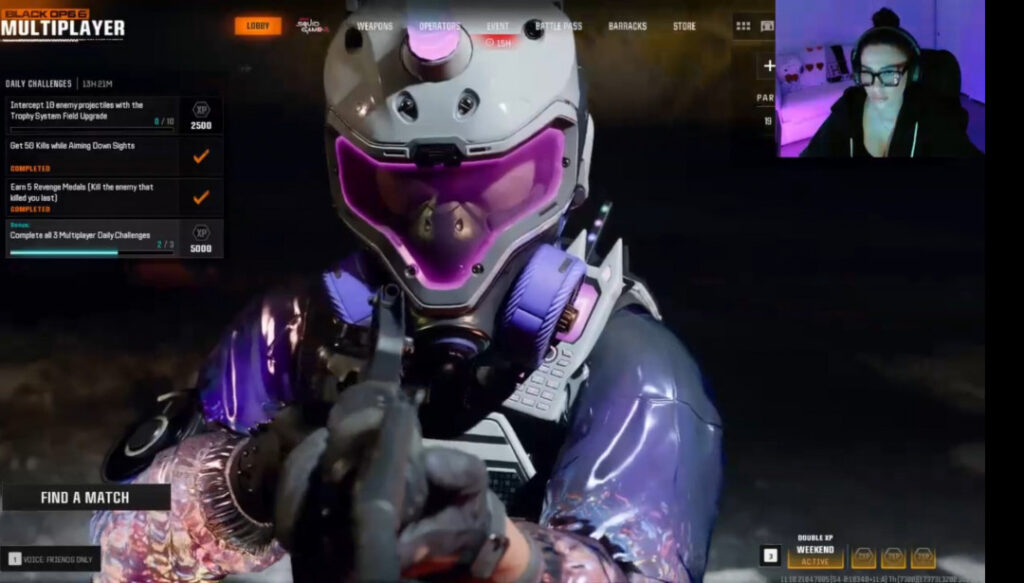The height and width of the screenshot is (583, 1024).
Task: Open the Double XP Weekend Active banner
Action: 815,556
